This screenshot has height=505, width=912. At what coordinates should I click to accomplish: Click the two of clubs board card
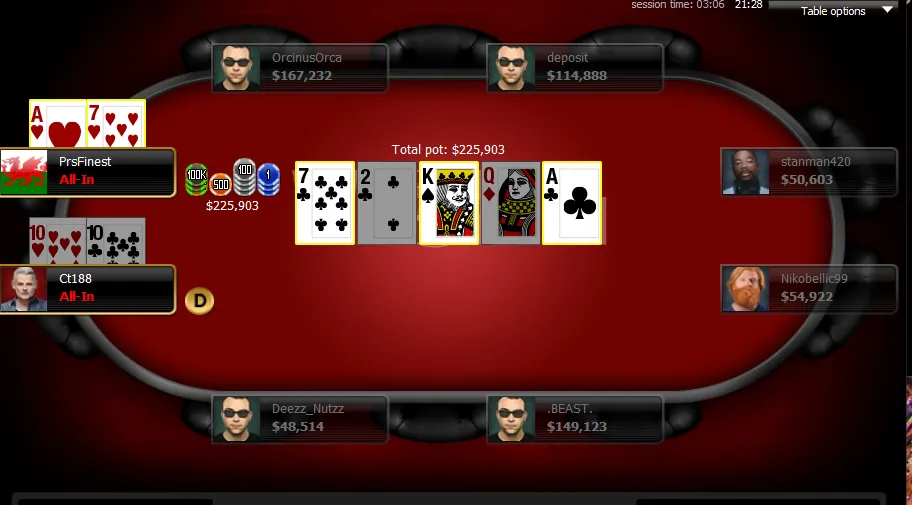point(387,203)
